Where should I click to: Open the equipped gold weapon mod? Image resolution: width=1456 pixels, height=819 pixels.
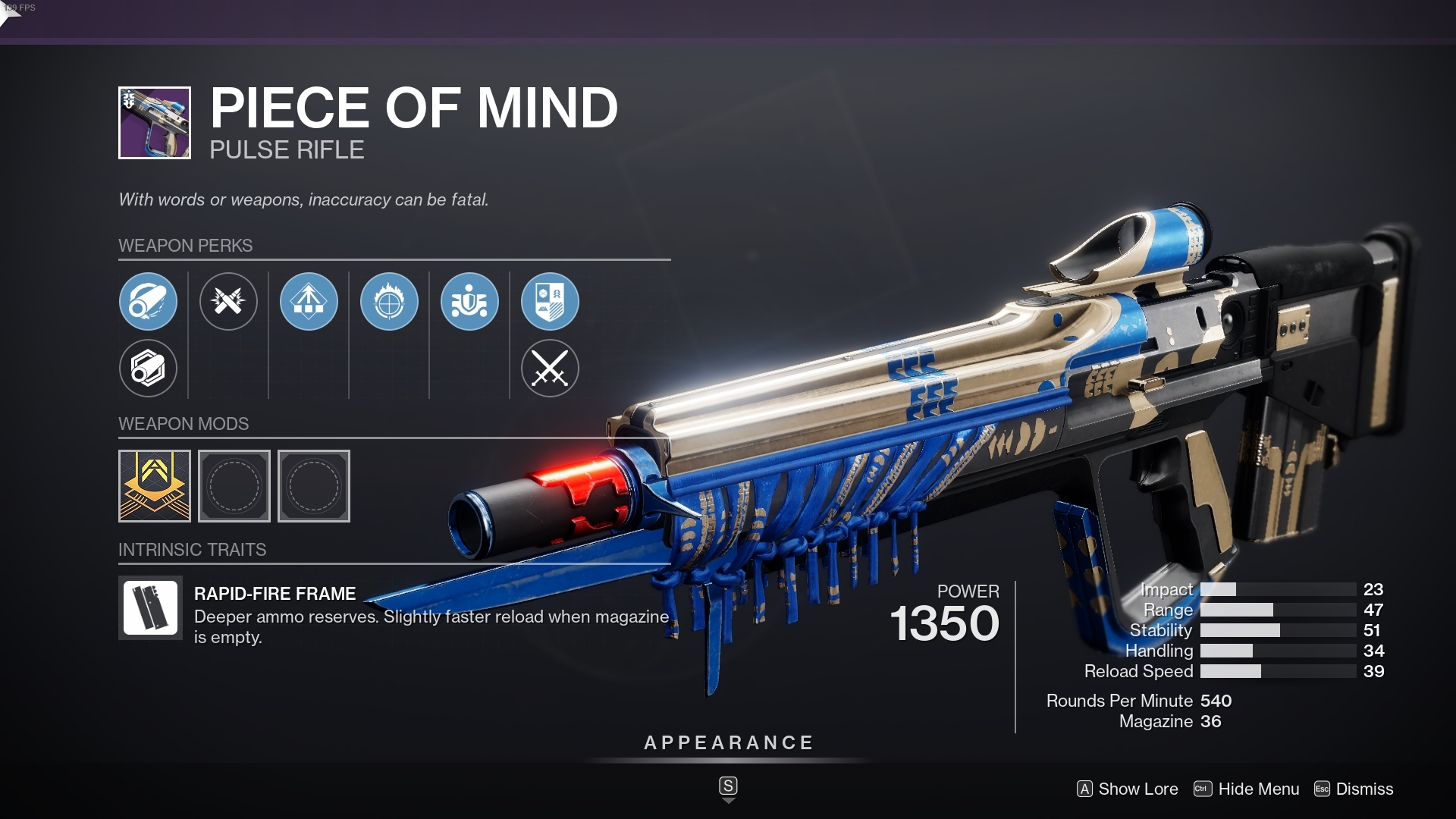tap(154, 486)
